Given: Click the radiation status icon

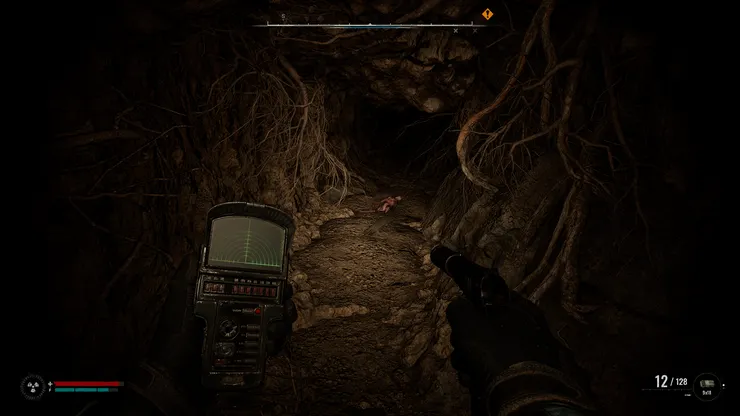Looking at the screenshot, I should click(33, 385).
